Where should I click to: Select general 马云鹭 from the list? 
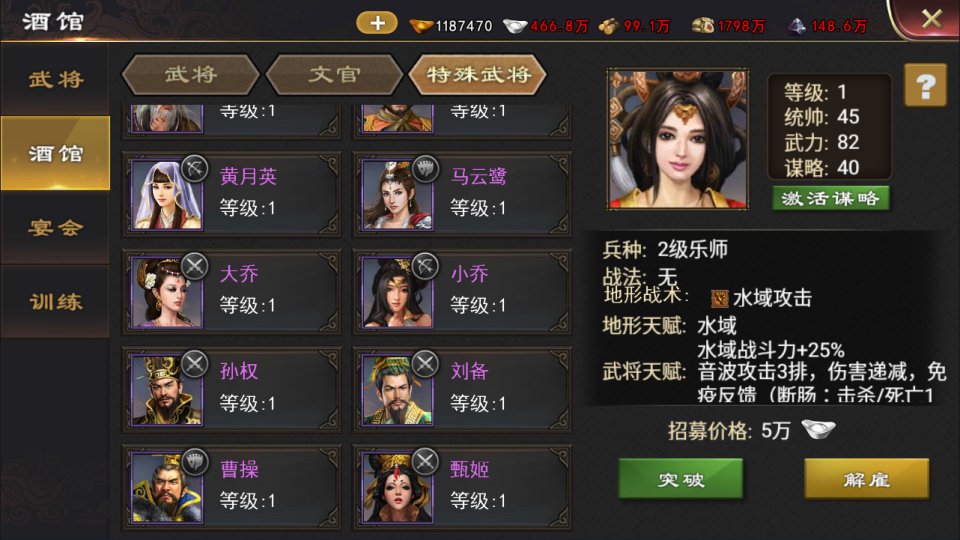[x=462, y=193]
